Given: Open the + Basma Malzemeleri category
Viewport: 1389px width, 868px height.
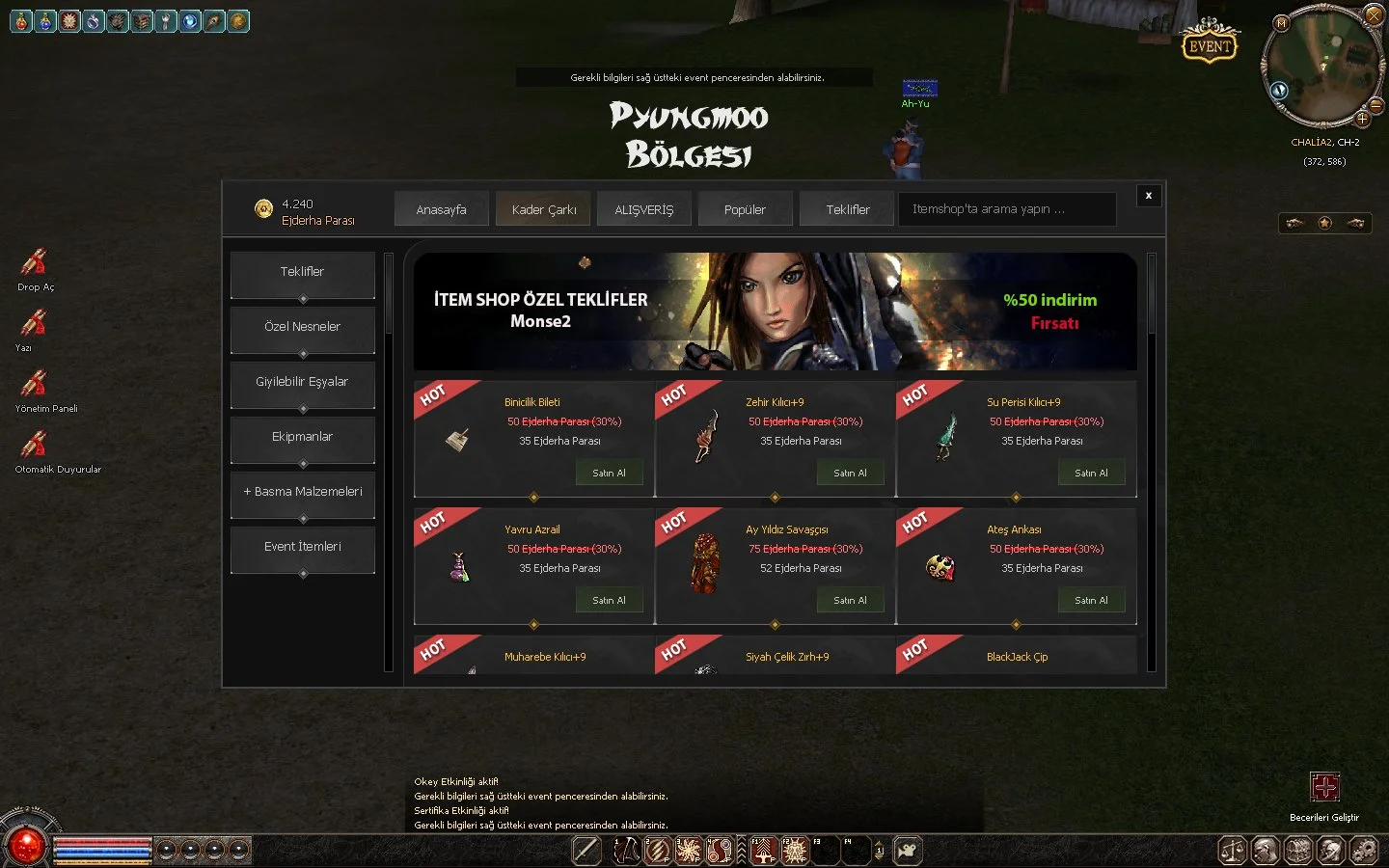Looking at the screenshot, I should pos(302,492).
